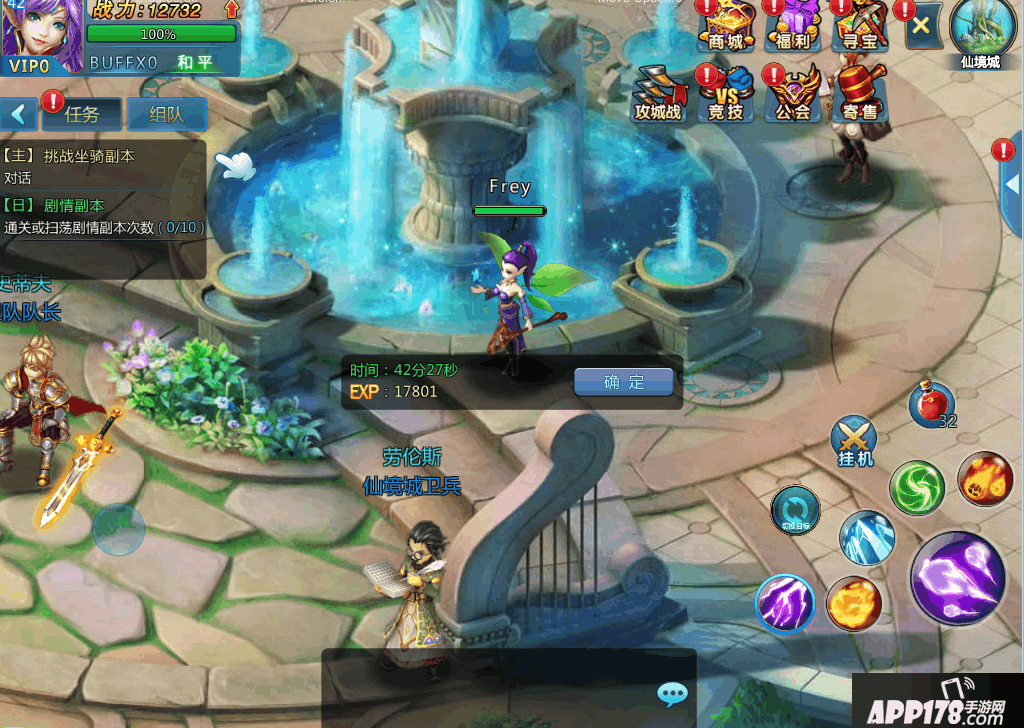
Task: Open the 寄售 auction hammer icon
Action: pos(858,94)
